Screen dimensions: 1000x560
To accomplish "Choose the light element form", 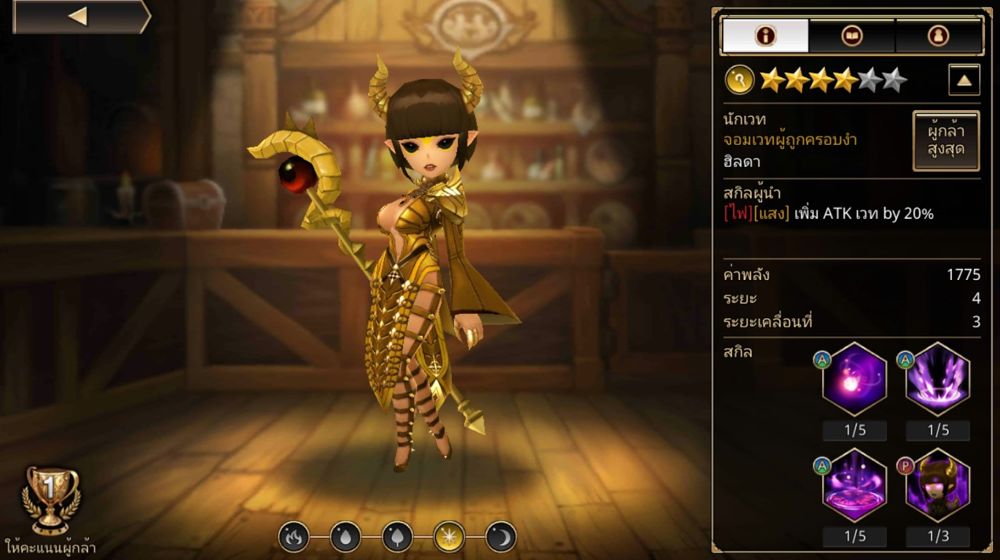I will 448,537.
